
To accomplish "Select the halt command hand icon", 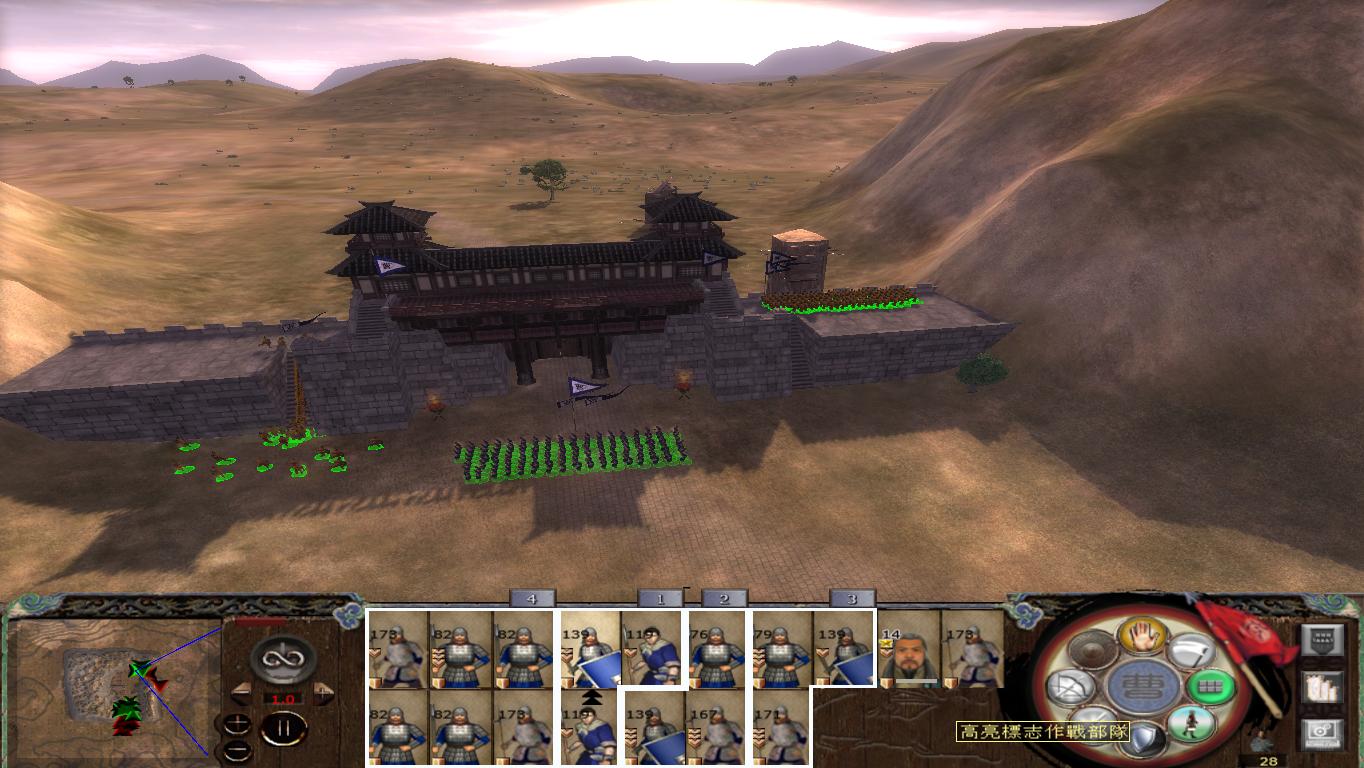I will pos(1142,638).
